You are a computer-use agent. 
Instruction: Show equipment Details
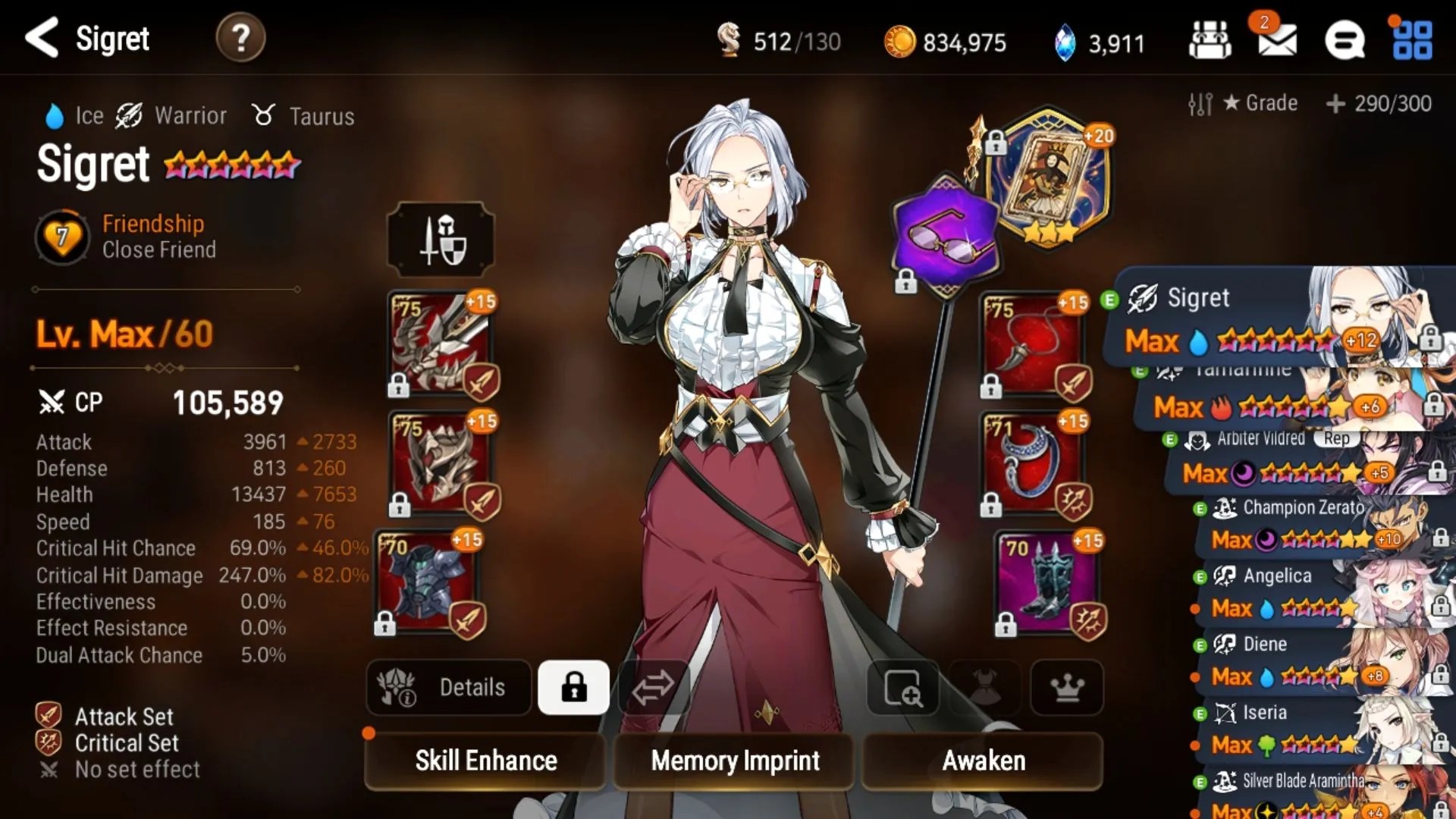tap(449, 688)
